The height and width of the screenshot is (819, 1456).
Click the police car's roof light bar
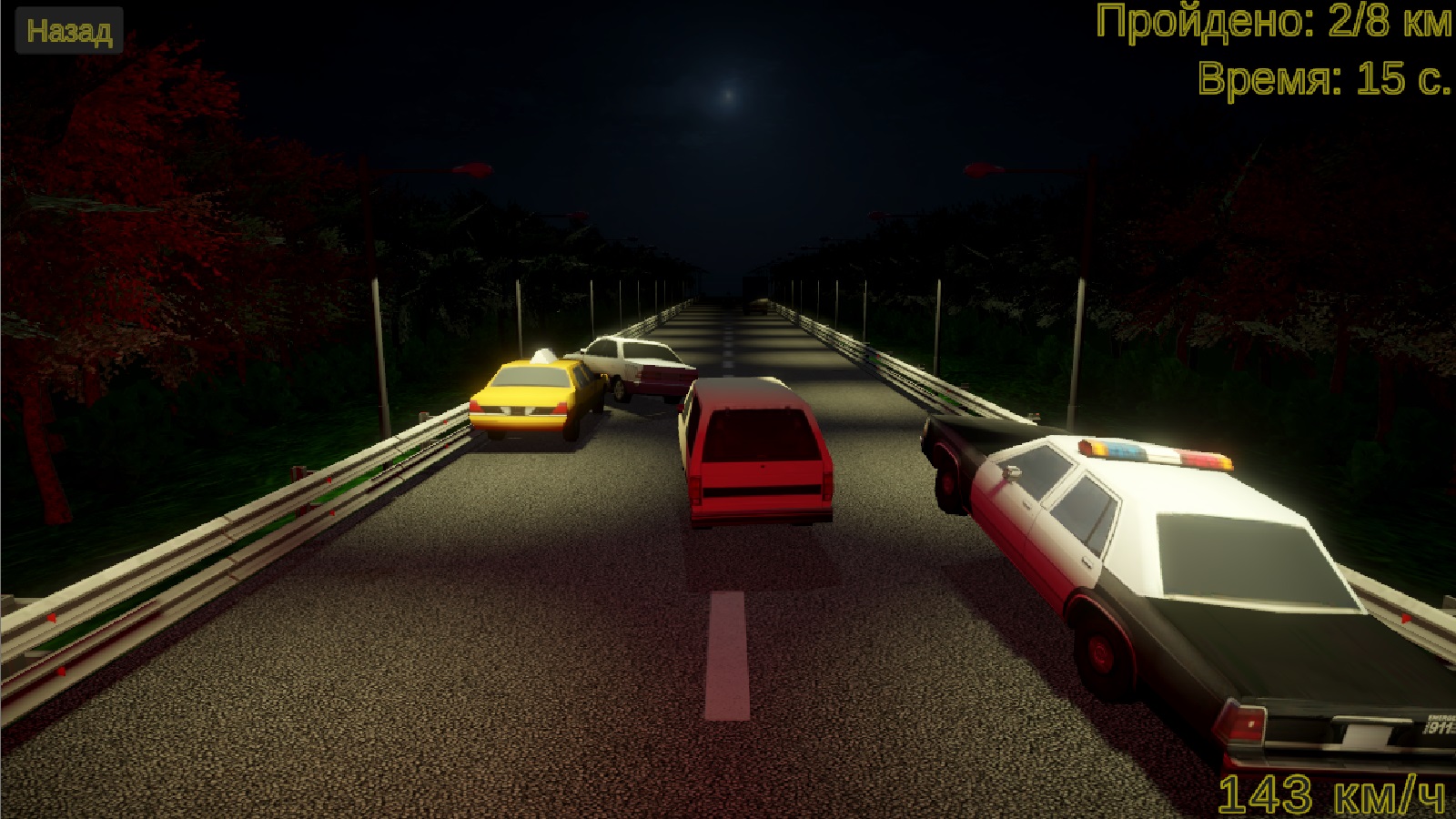pyautogui.click(x=1156, y=452)
